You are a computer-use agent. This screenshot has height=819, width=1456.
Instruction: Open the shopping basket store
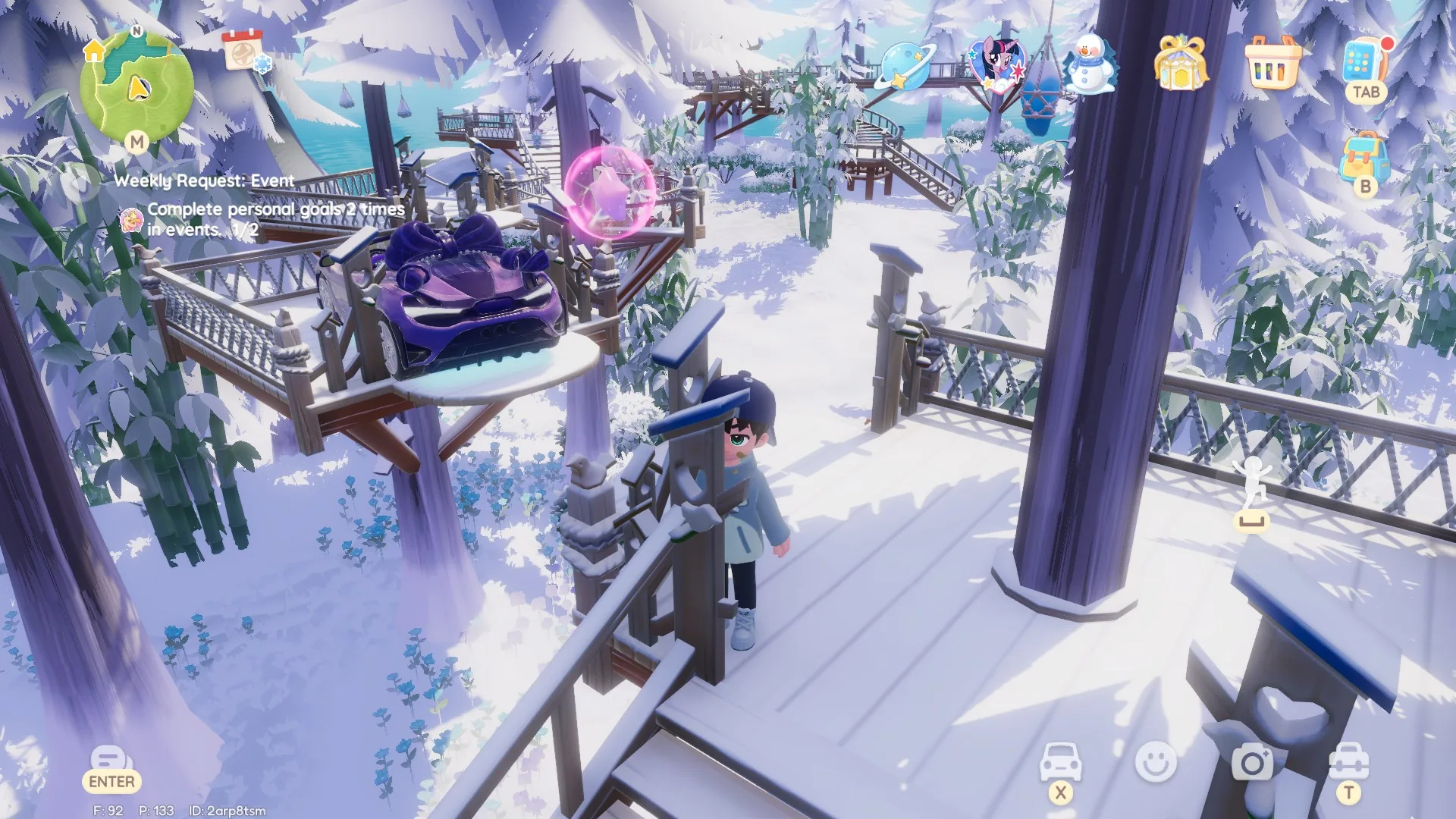pos(1272,63)
